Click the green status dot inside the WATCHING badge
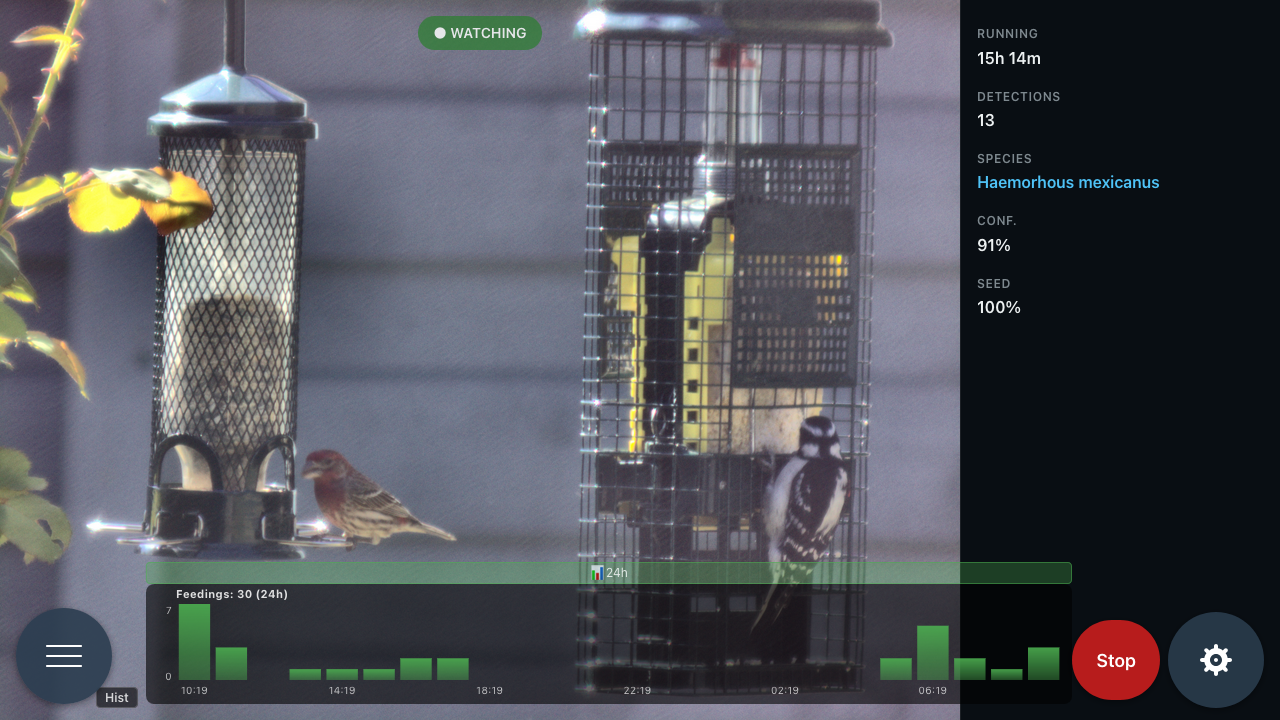The height and width of the screenshot is (720, 1280). point(439,33)
